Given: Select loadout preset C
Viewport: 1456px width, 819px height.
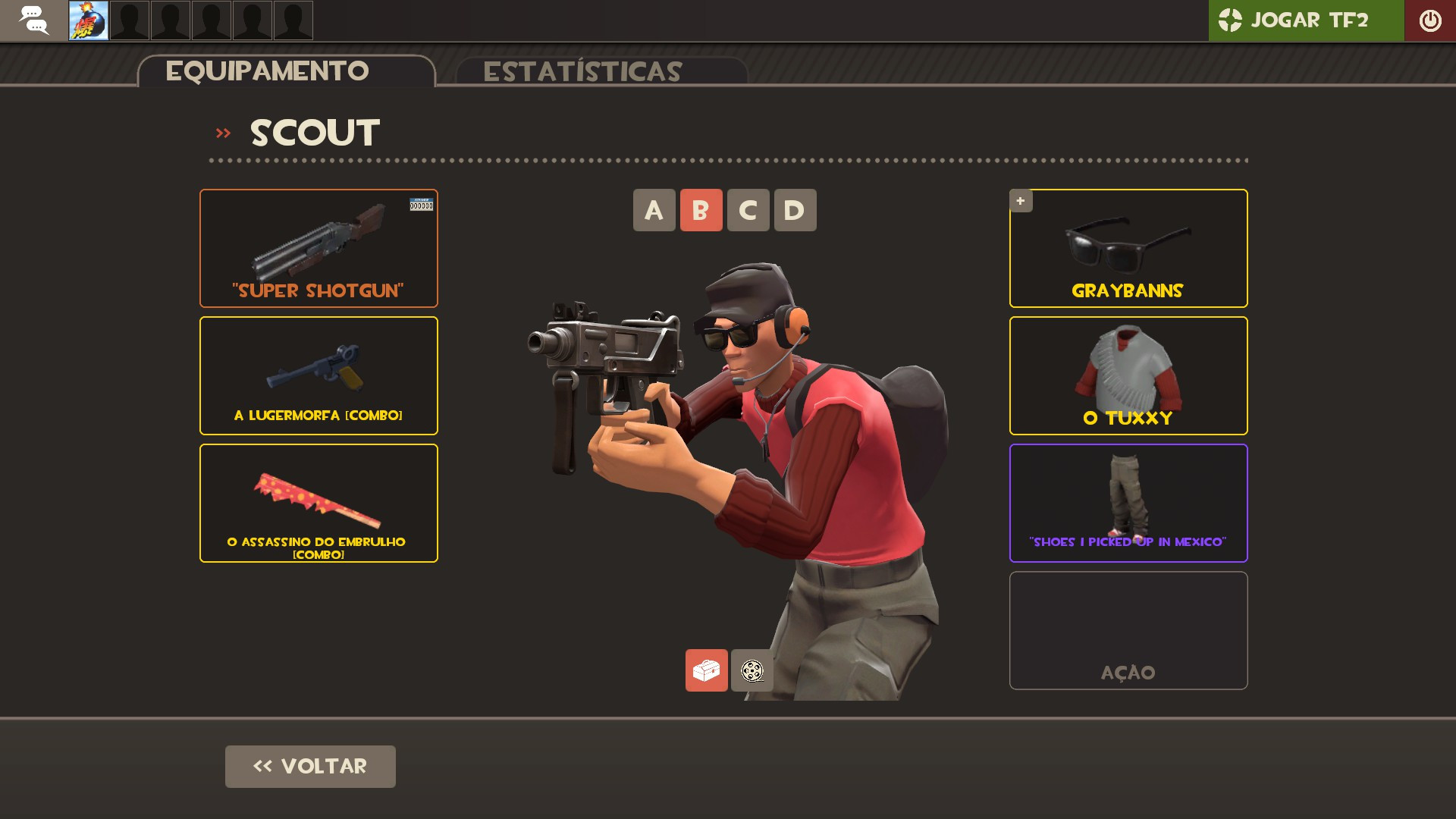Looking at the screenshot, I should (748, 210).
